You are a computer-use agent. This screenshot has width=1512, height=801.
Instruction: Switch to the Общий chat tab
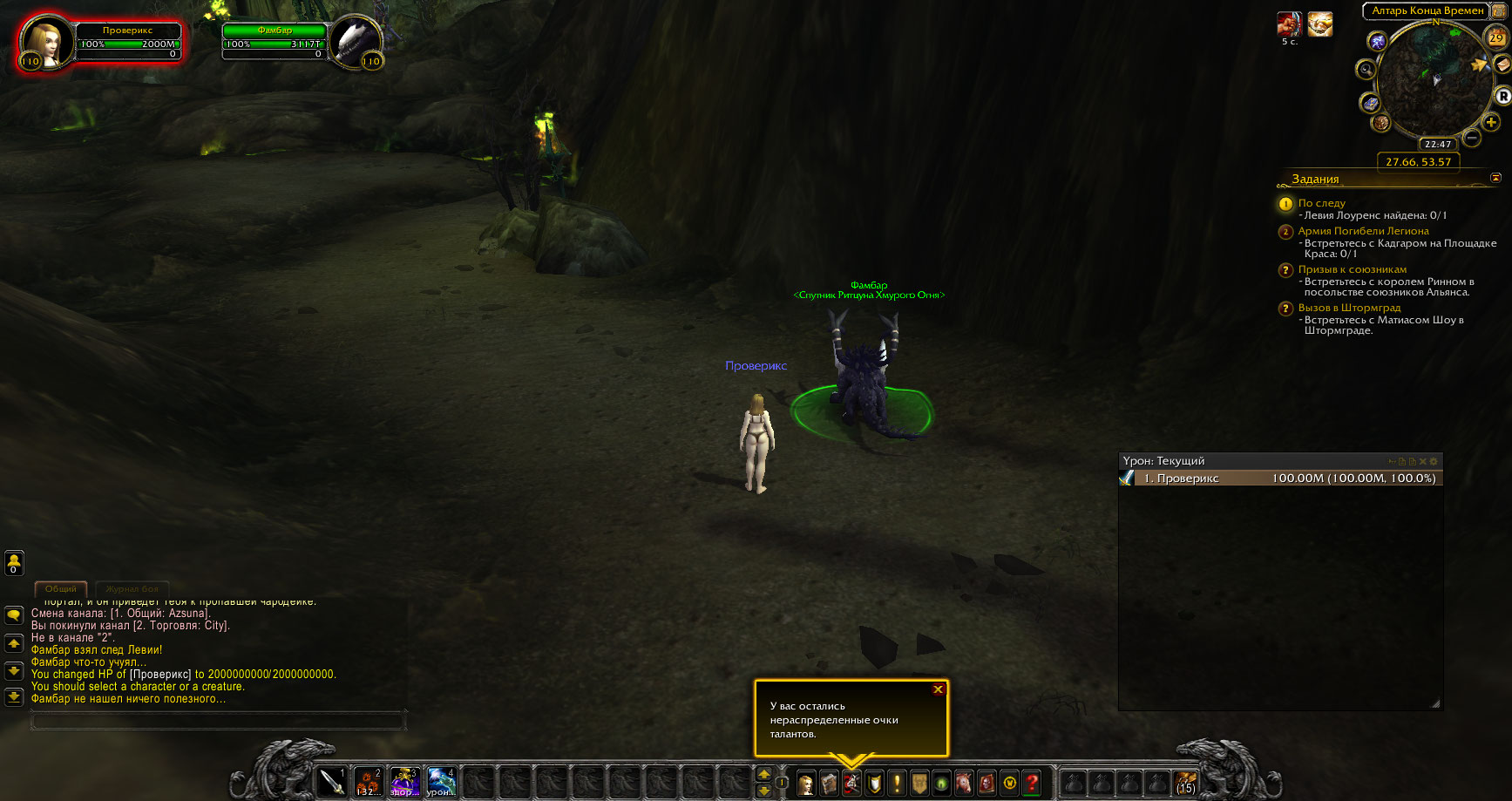pos(61,589)
